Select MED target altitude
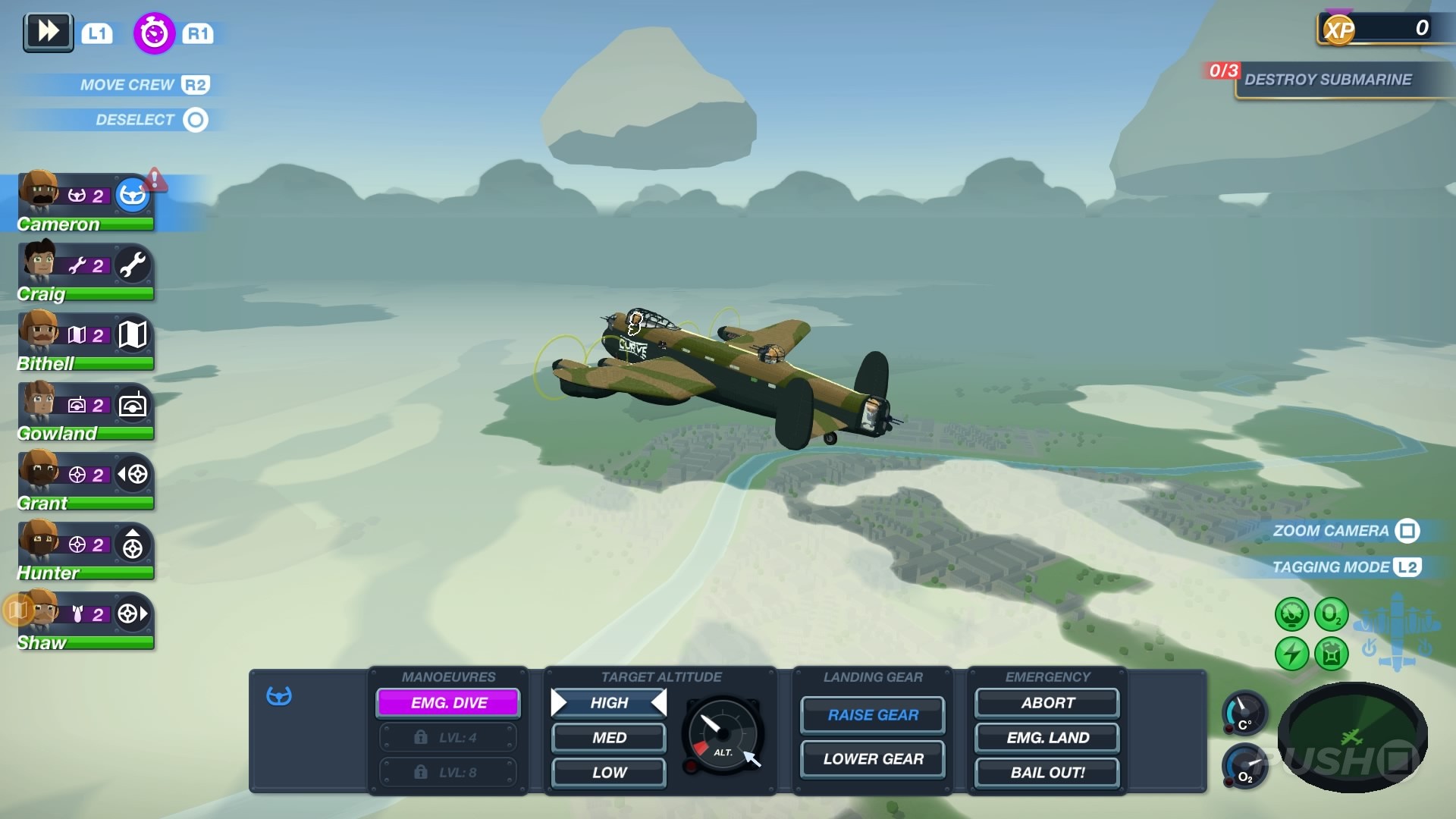The image size is (1456, 819). [x=607, y=737]
